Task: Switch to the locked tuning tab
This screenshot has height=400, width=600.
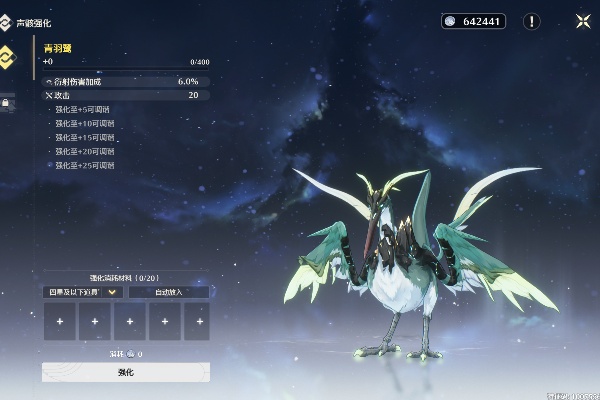Action: (6, 102)
